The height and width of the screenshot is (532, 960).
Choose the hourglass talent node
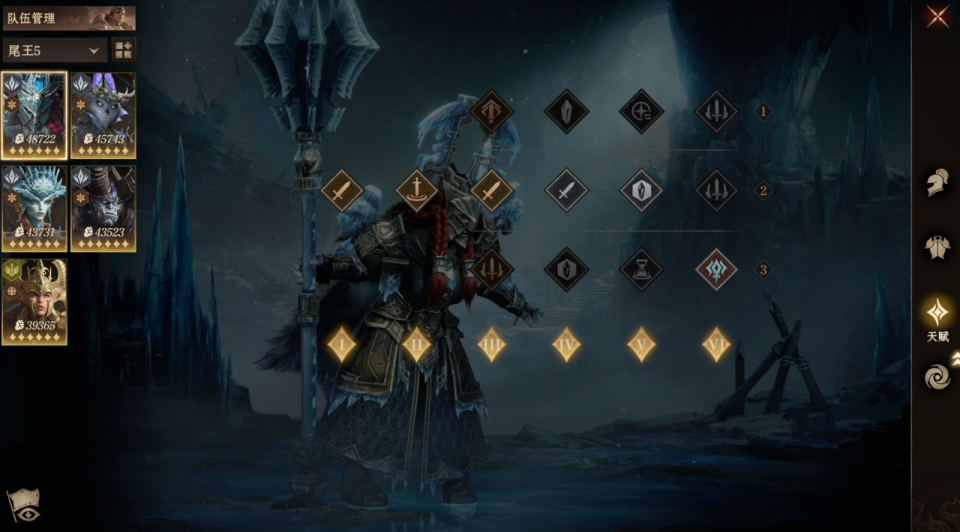point(641,269)
